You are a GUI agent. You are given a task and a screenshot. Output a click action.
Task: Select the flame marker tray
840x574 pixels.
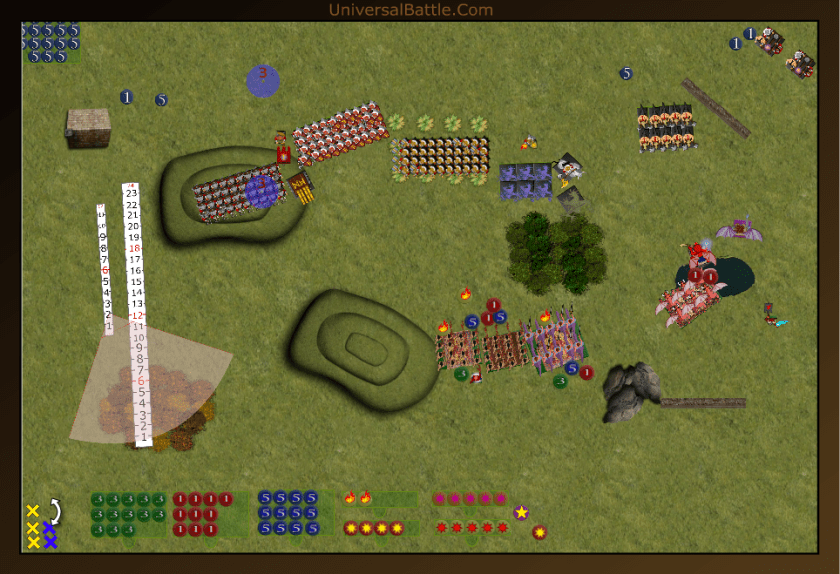[x=378, y=497]
